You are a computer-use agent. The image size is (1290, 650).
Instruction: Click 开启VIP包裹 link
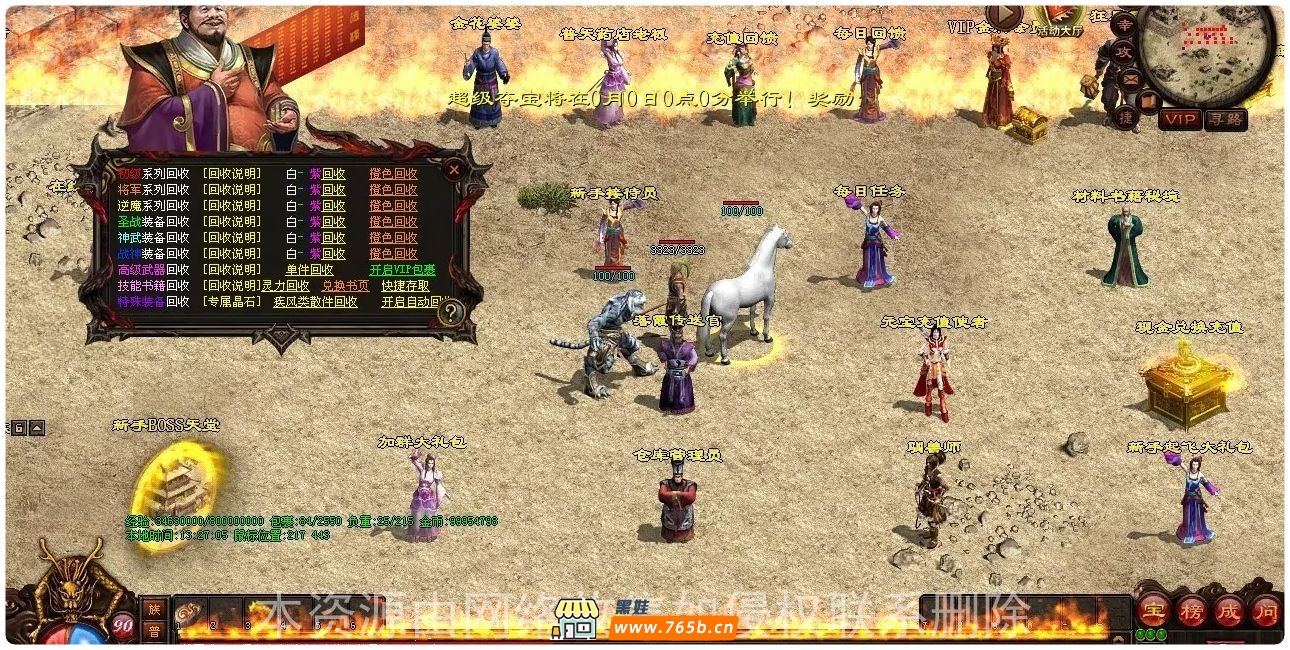point(402,270)
